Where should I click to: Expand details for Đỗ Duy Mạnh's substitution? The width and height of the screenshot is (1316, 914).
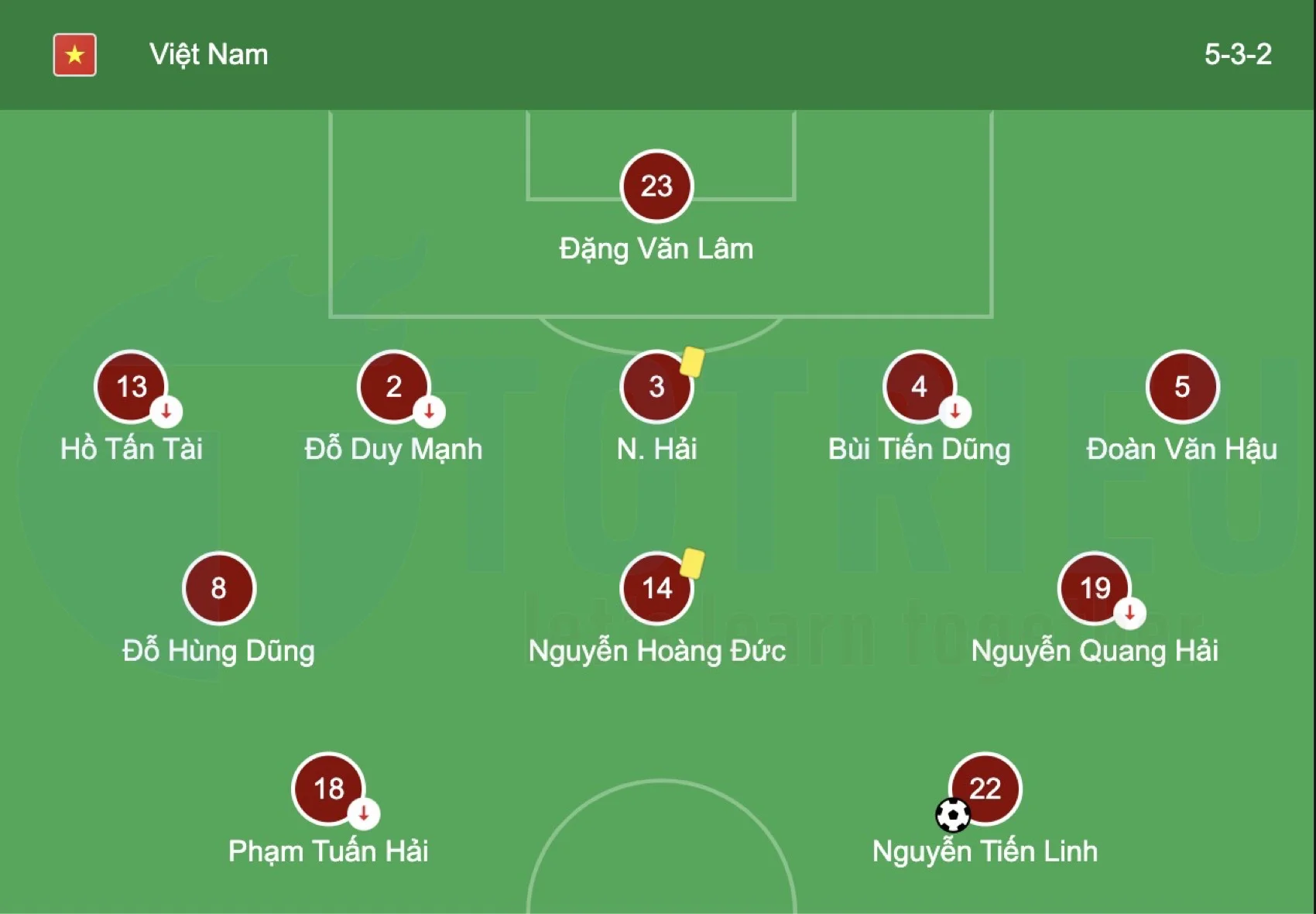pyautogui.click(x=430, y=412)
